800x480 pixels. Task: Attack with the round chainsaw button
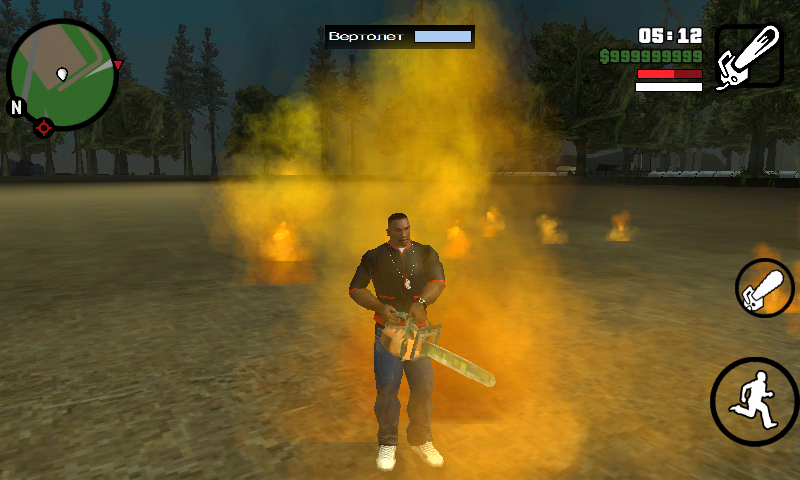765,288
